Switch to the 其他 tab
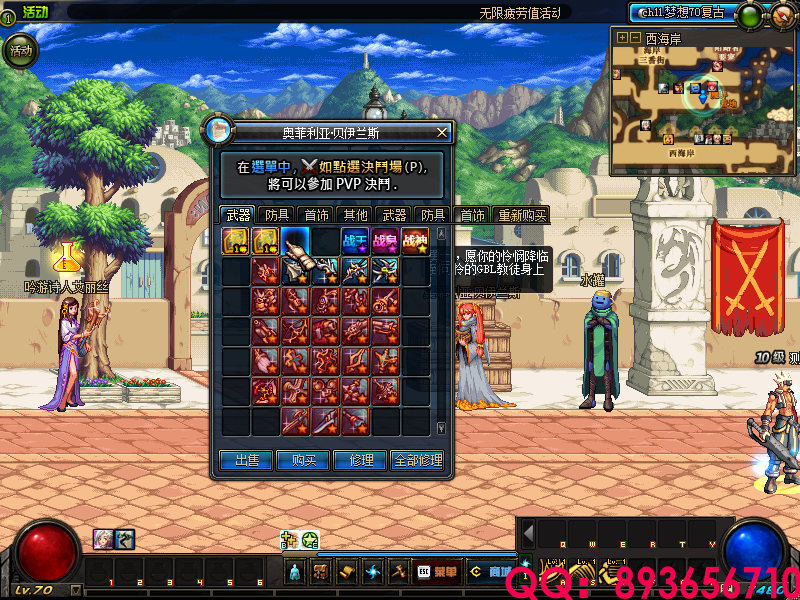800x600 pixels. (x=355, y=215)
